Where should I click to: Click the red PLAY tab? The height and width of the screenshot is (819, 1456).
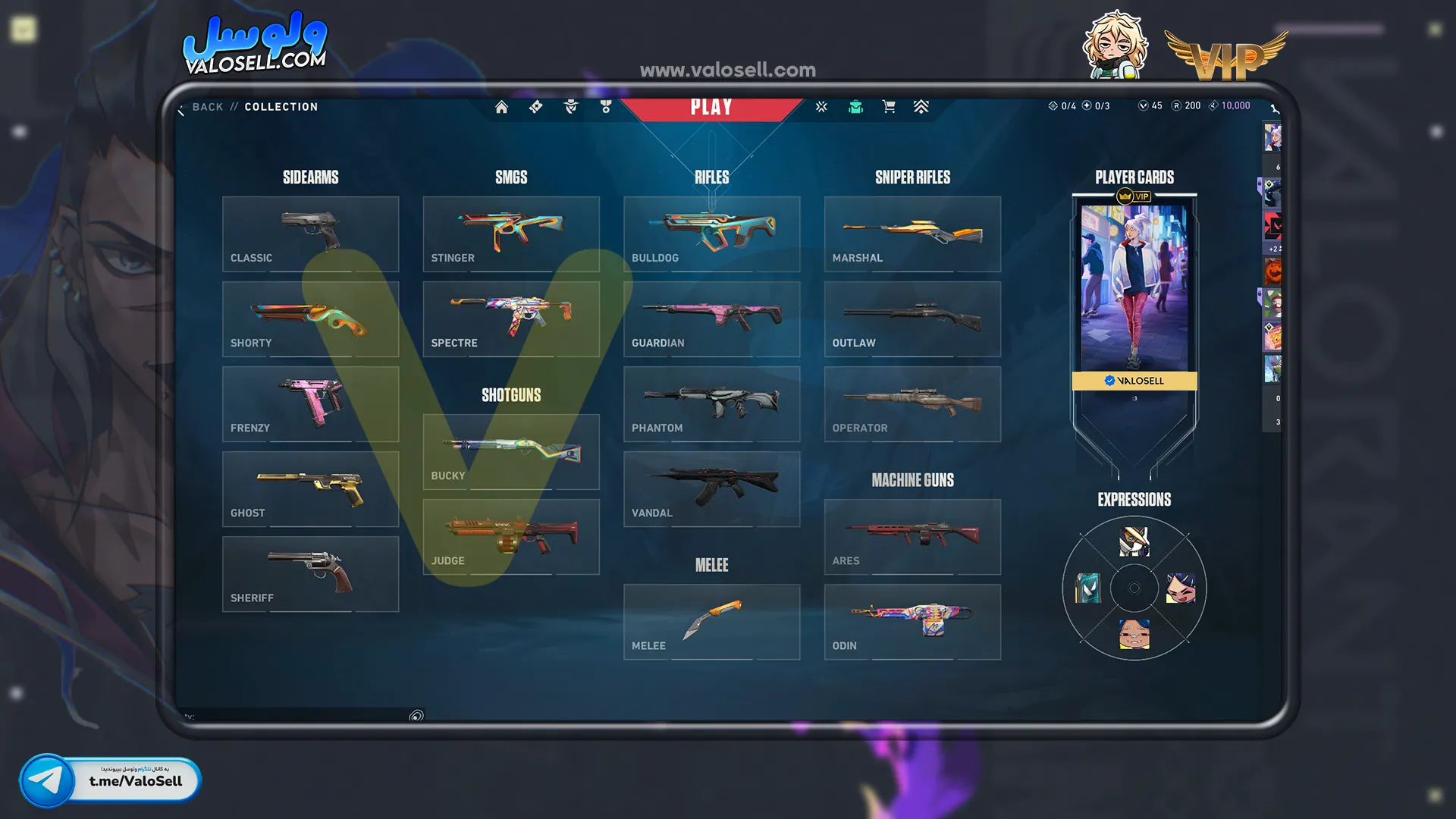pos(711,107)
